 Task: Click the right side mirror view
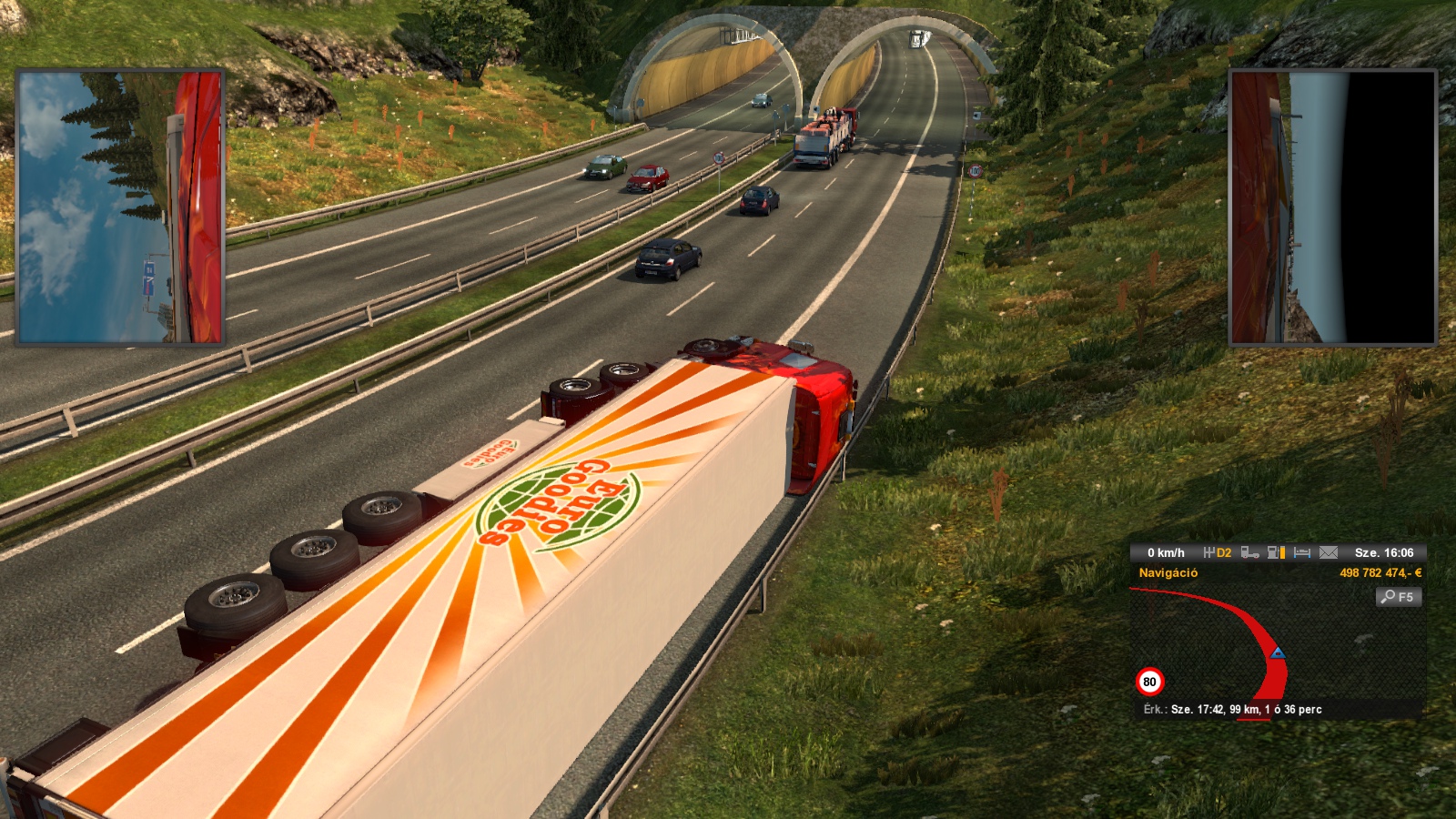click(1332, 207)
